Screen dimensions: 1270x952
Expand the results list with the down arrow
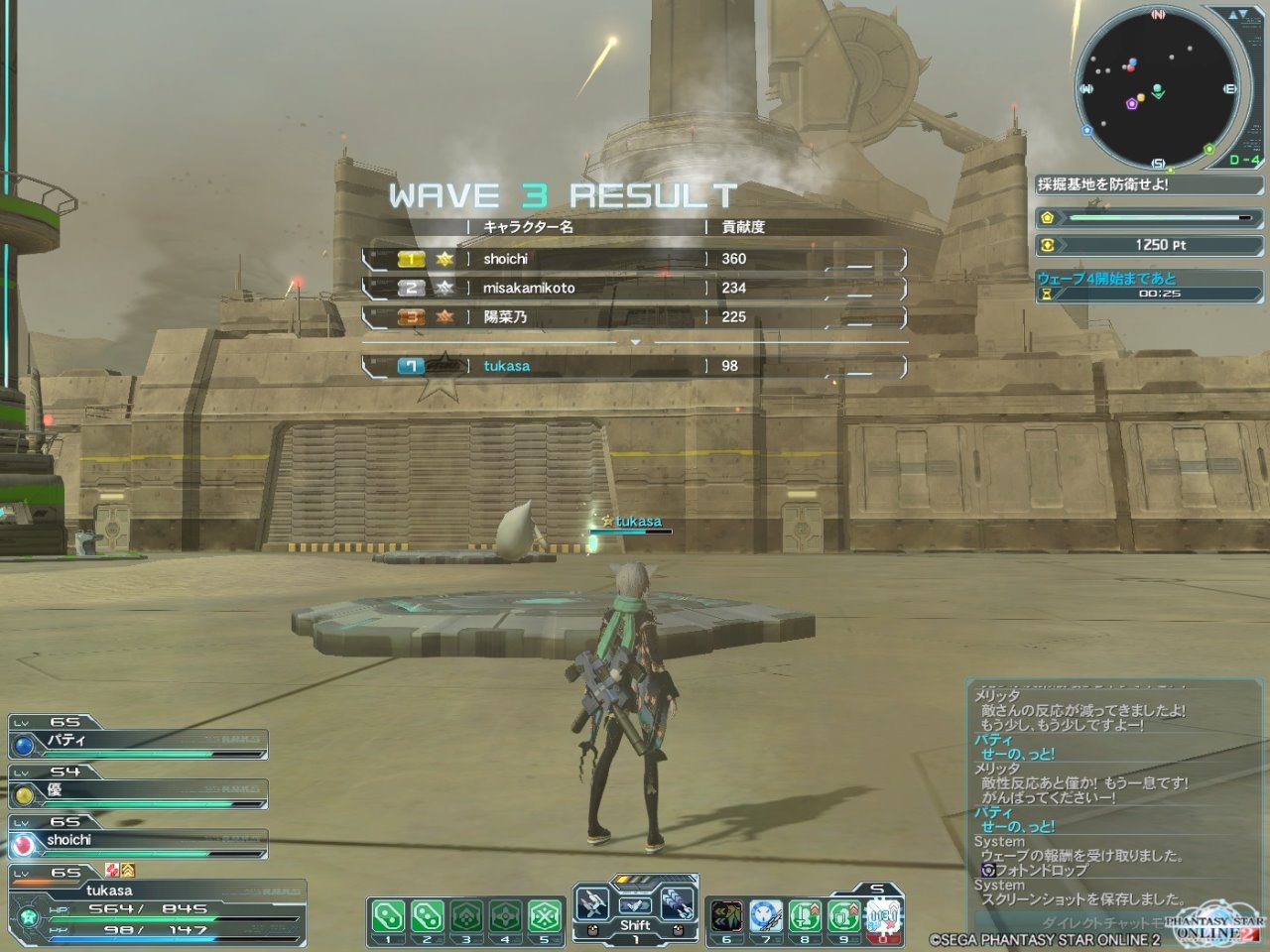pos(636,342)
